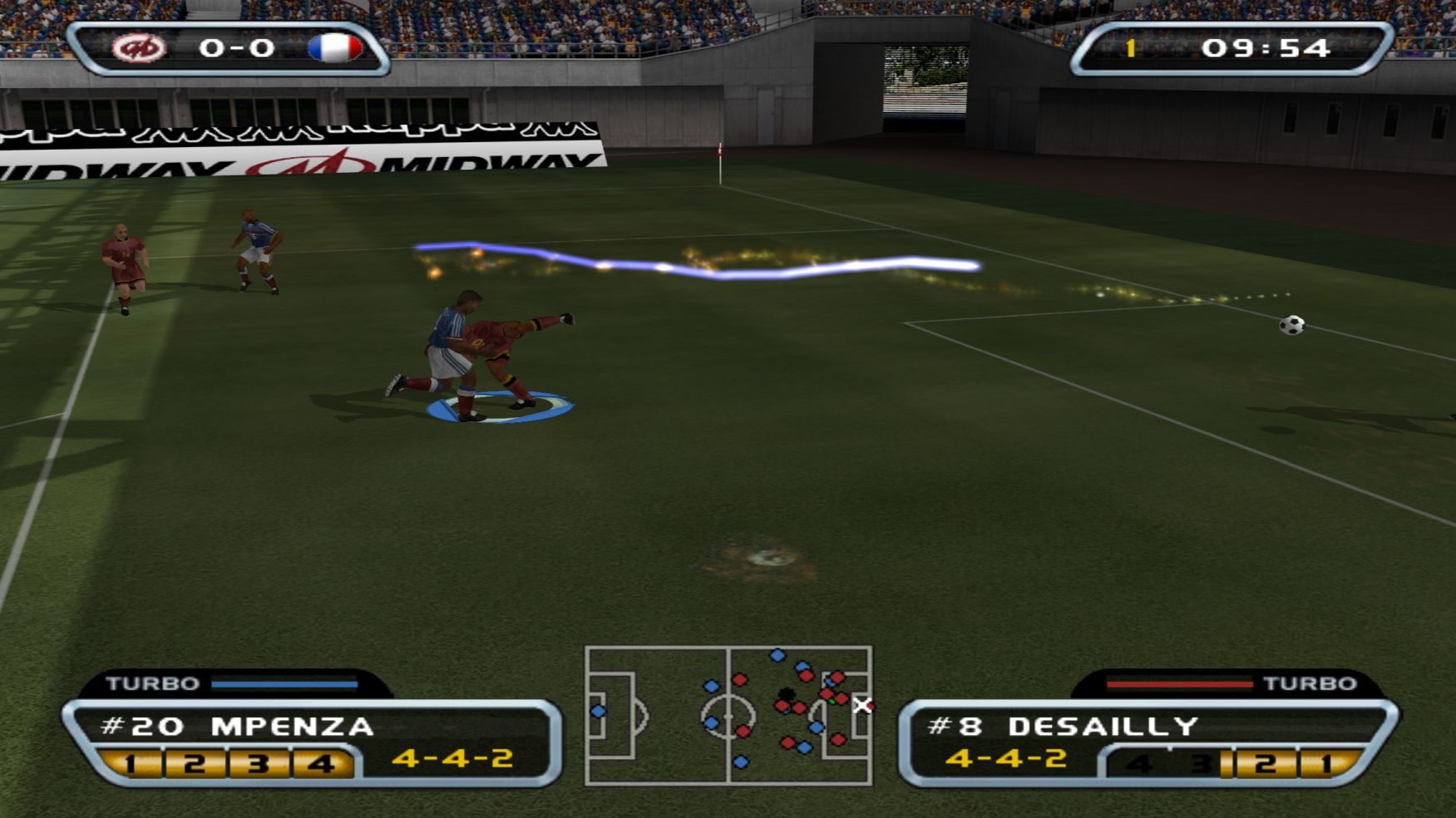Viewport: 1456px width, 818px height.
Task: Select the Midway team logo on scoreboard
Action: [139, 48]
